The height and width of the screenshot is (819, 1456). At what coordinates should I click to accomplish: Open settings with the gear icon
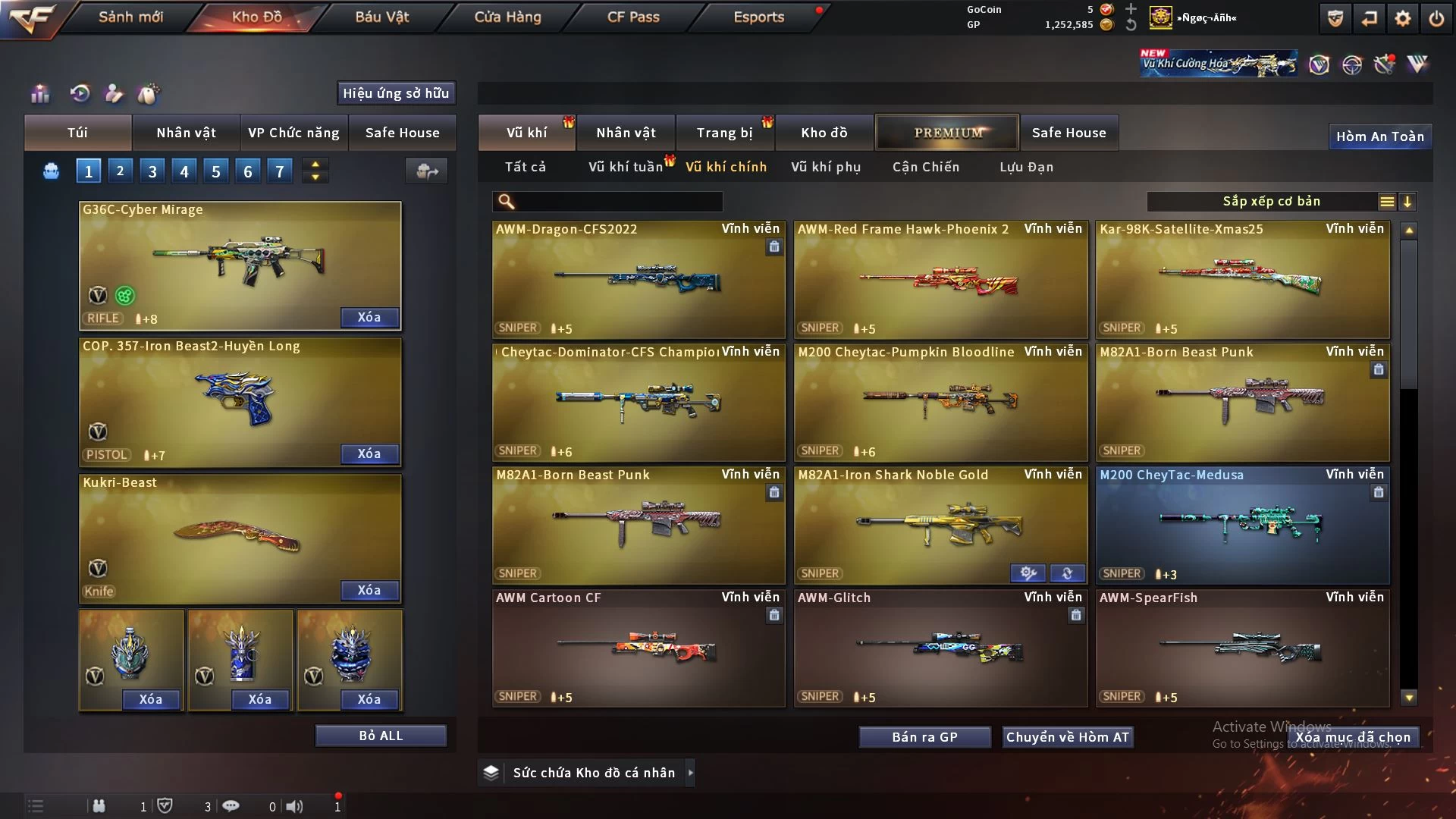1402,18
